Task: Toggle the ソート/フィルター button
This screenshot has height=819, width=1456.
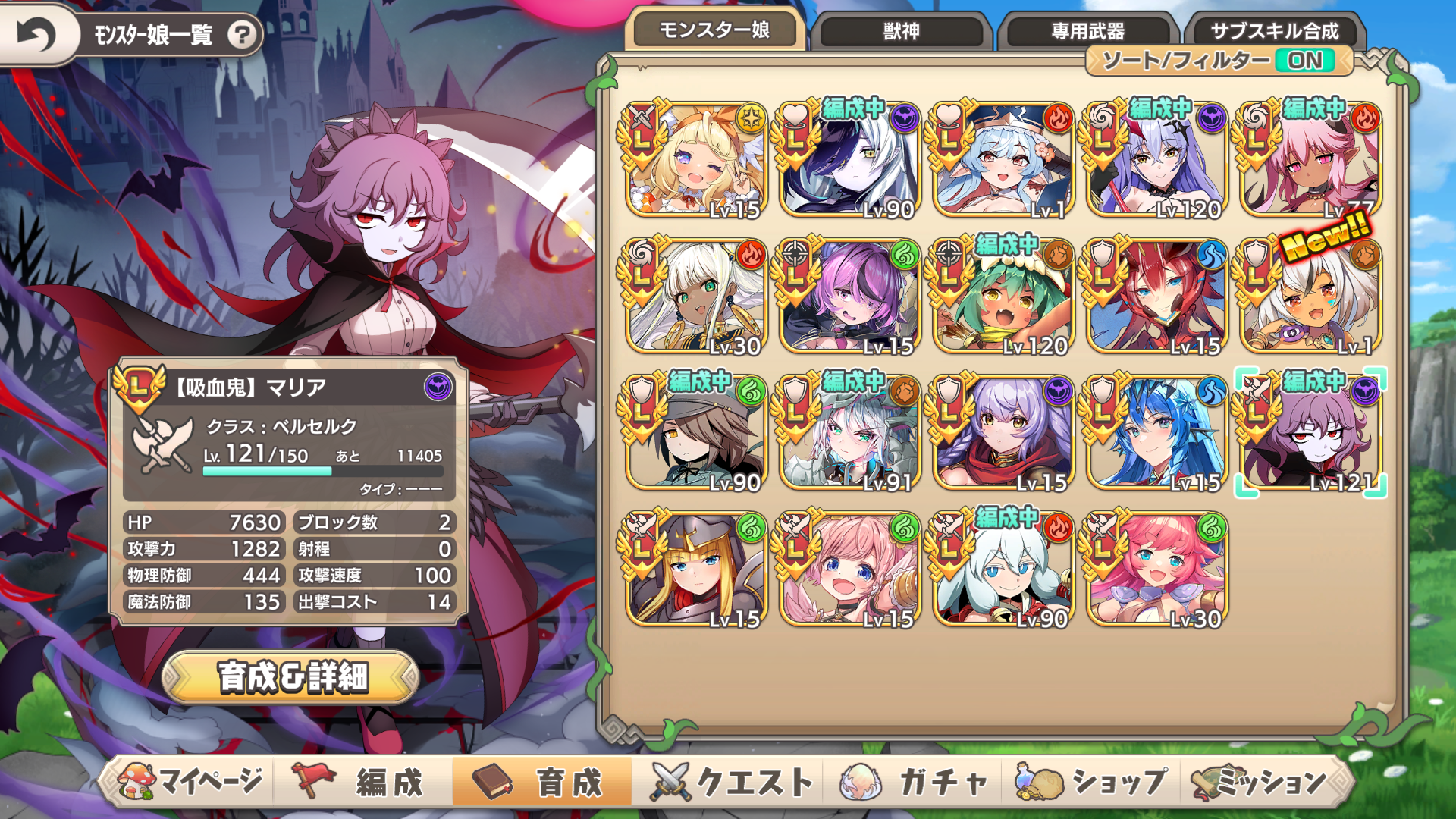Action: [x=1218, y=61]
